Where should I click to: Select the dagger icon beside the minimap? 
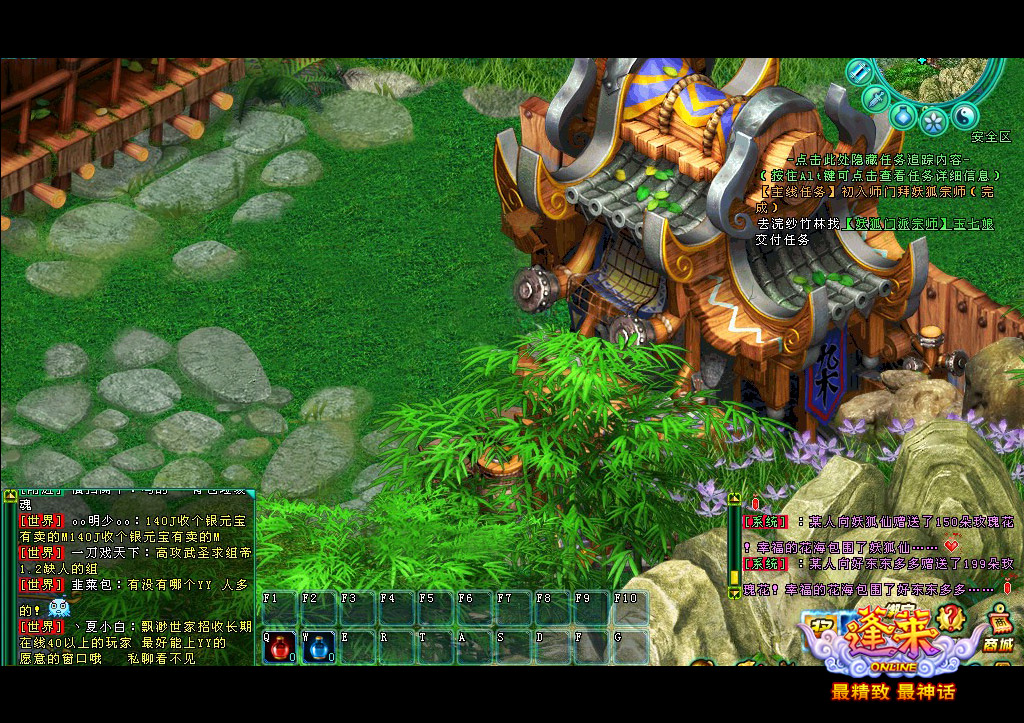(x=874, y=98)
